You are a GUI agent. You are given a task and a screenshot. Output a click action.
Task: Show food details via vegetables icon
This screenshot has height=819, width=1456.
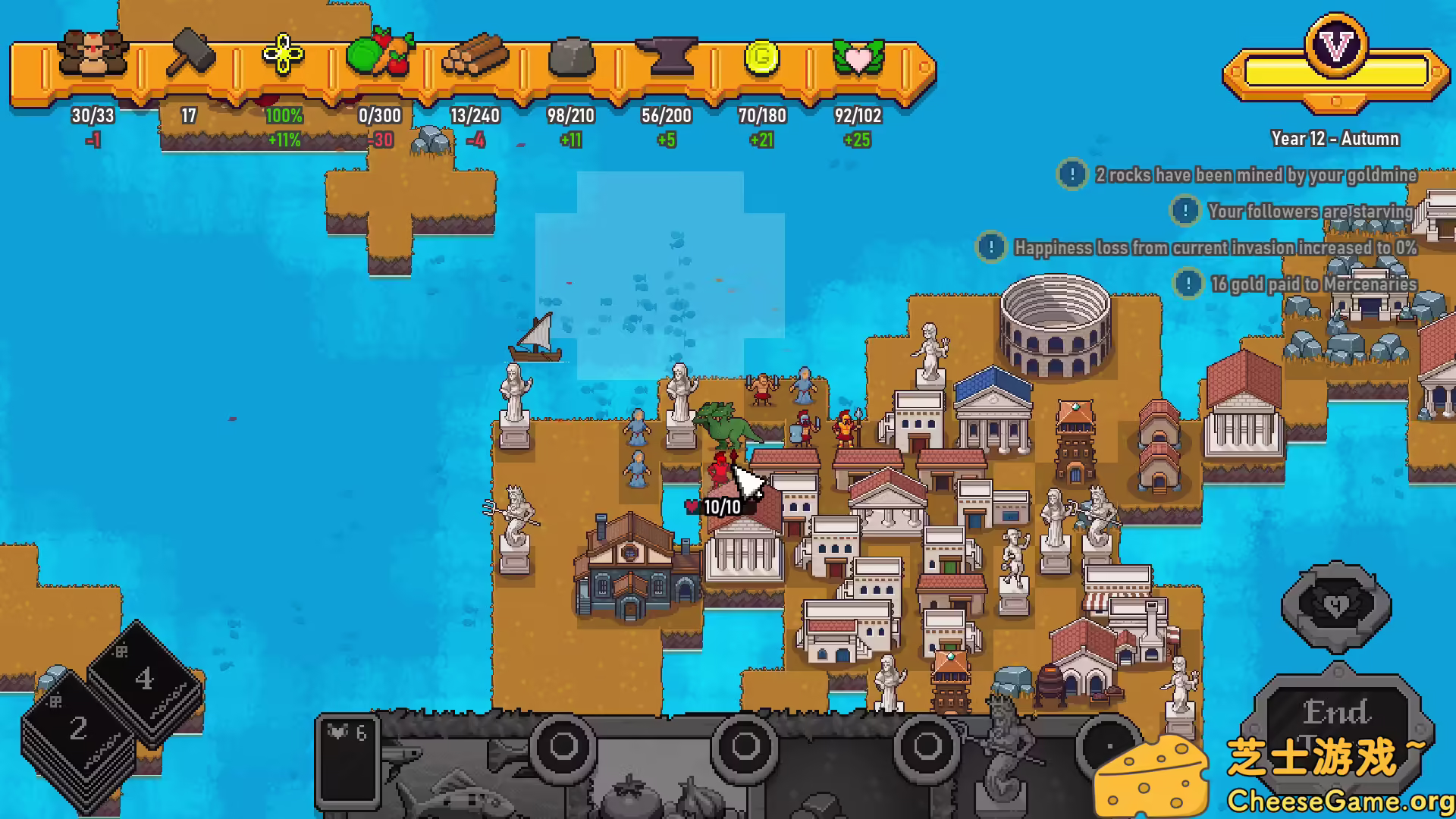click(379, 53)
